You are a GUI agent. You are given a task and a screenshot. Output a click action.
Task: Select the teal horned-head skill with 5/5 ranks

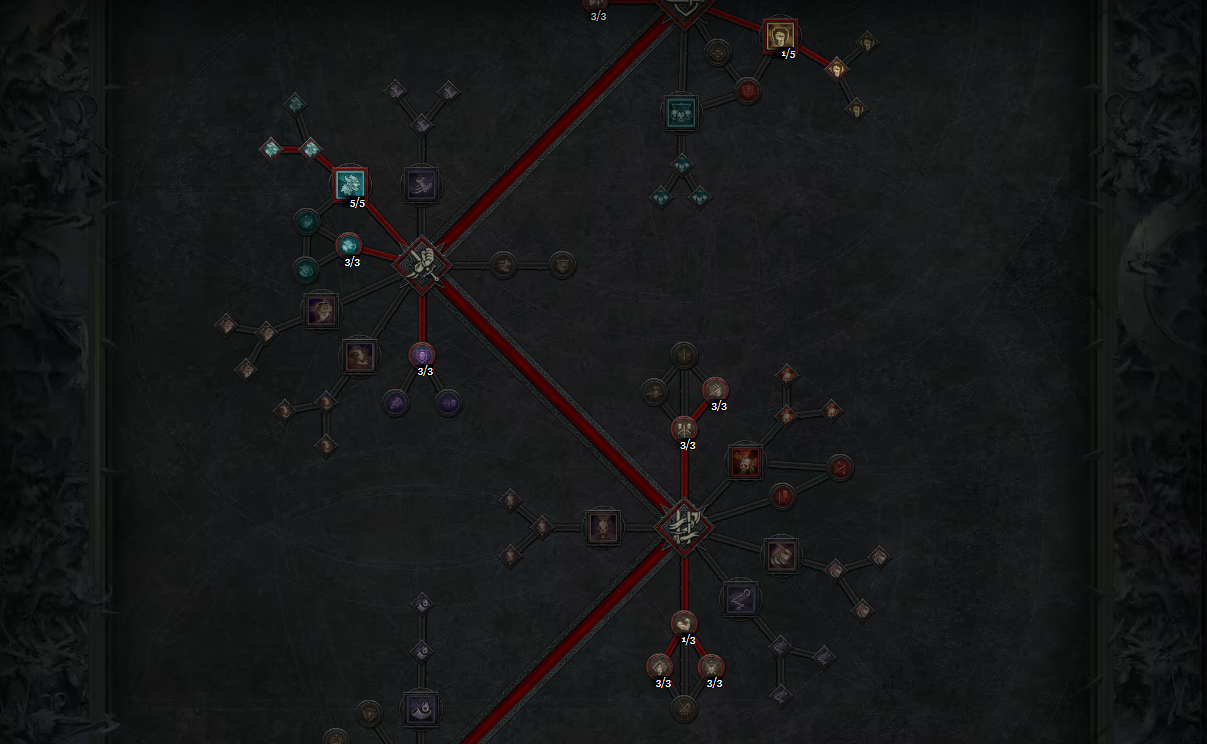tap(350, 184)
